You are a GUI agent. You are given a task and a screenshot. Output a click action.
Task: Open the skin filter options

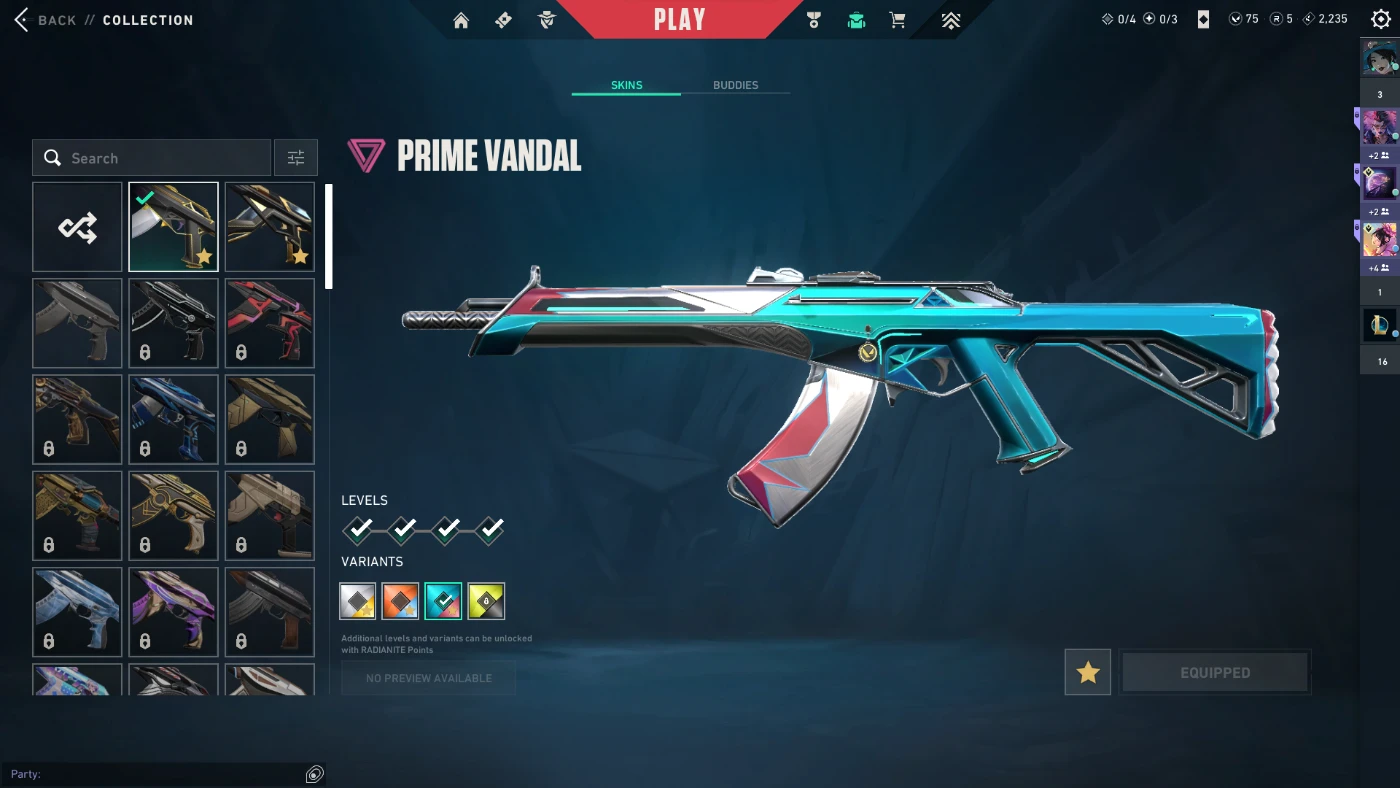click(296, 158)
